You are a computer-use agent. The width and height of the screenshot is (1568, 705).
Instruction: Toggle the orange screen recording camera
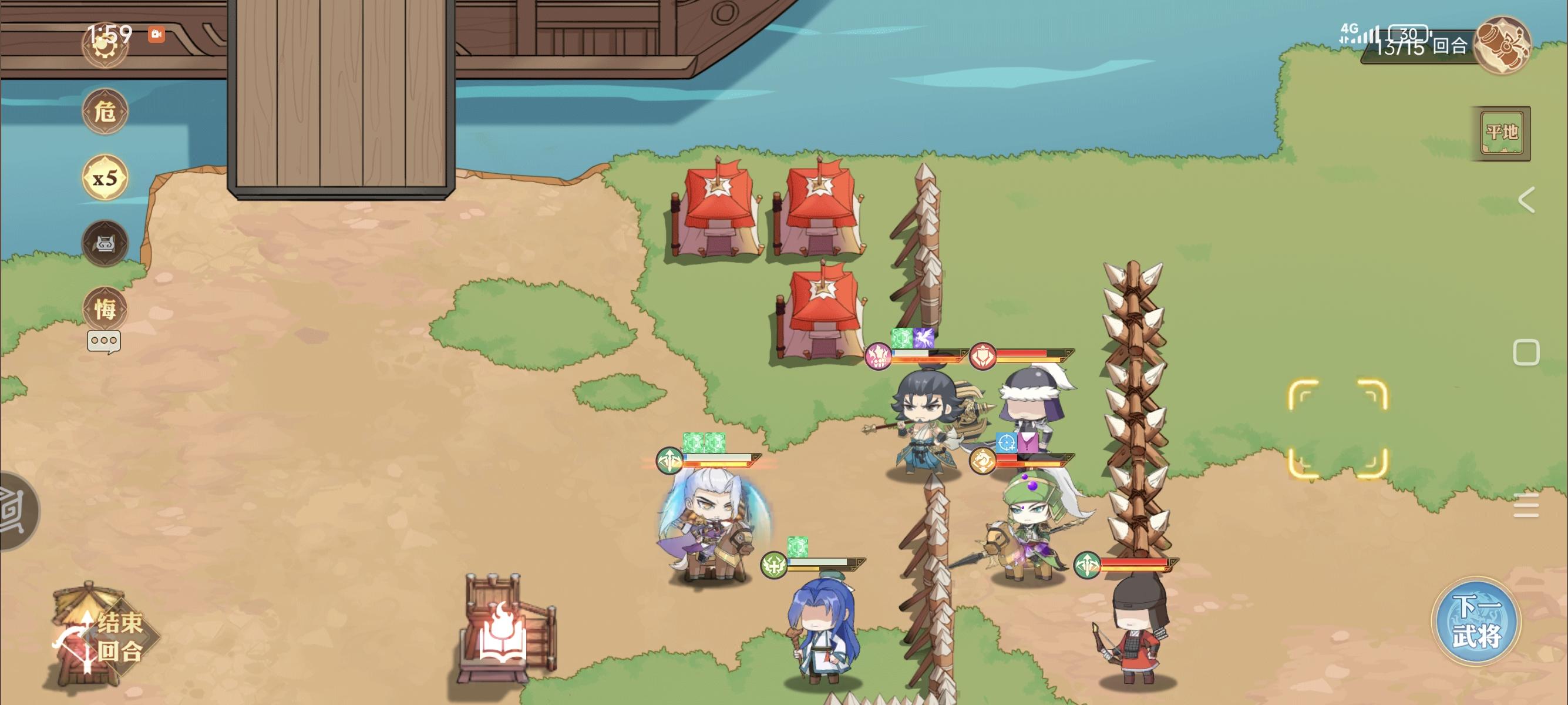pyautogui.click(x=157, y=35)
